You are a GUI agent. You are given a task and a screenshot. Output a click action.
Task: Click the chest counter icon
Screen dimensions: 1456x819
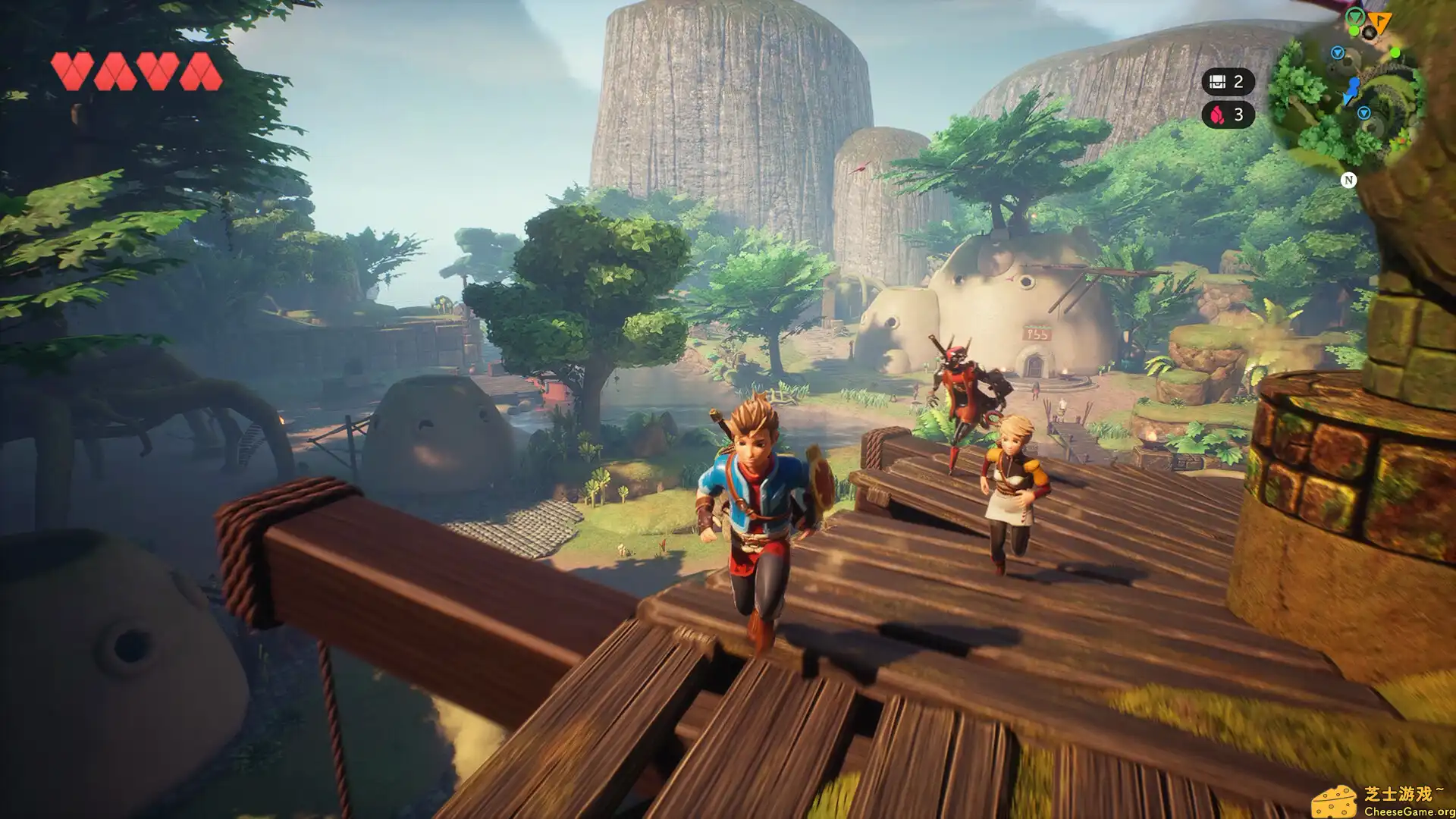coord(1218,81)
